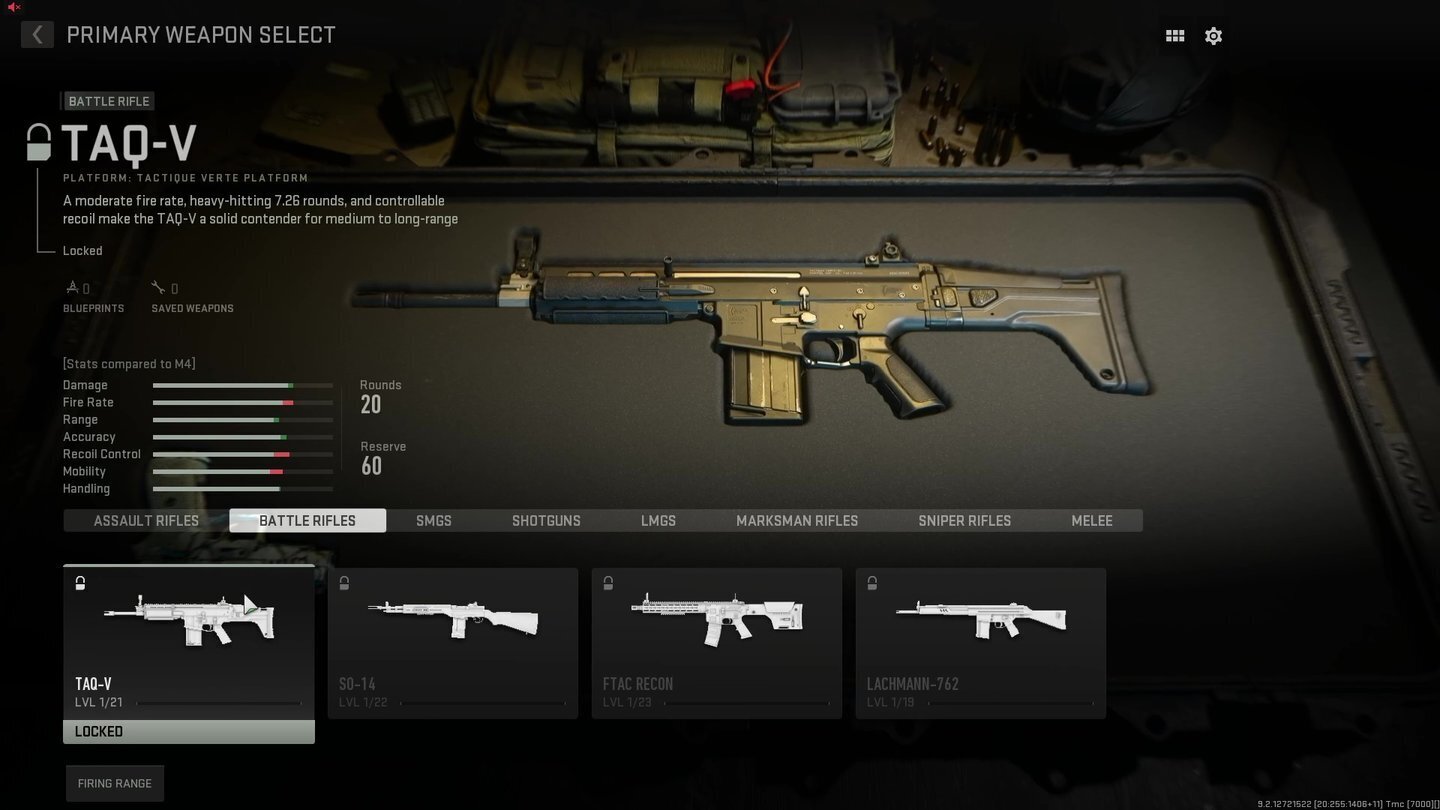Switch to the SMGs tab

[x=433, y=520]
